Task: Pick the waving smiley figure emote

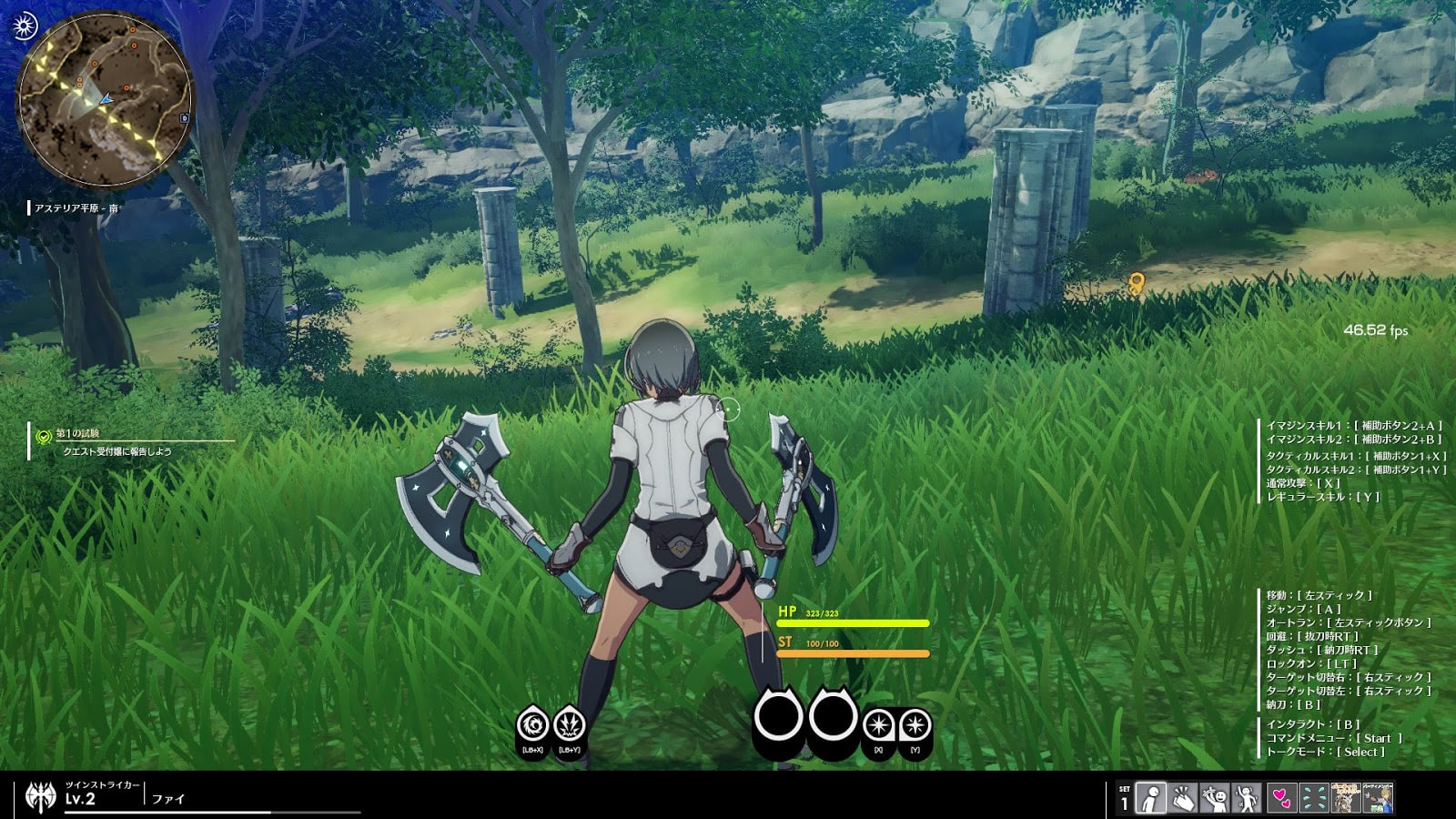Action: coord(1215,798)
